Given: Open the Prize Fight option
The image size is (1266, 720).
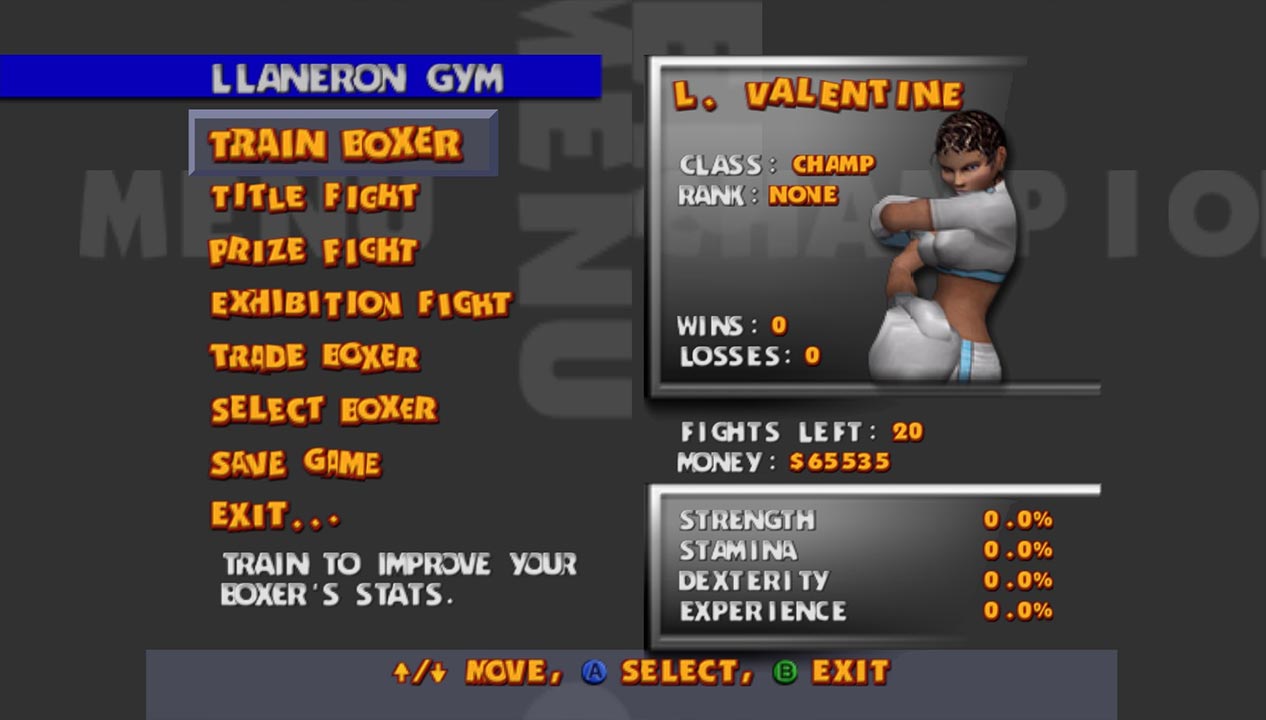Looking at the screenshot, I should (x=313, y=250).
